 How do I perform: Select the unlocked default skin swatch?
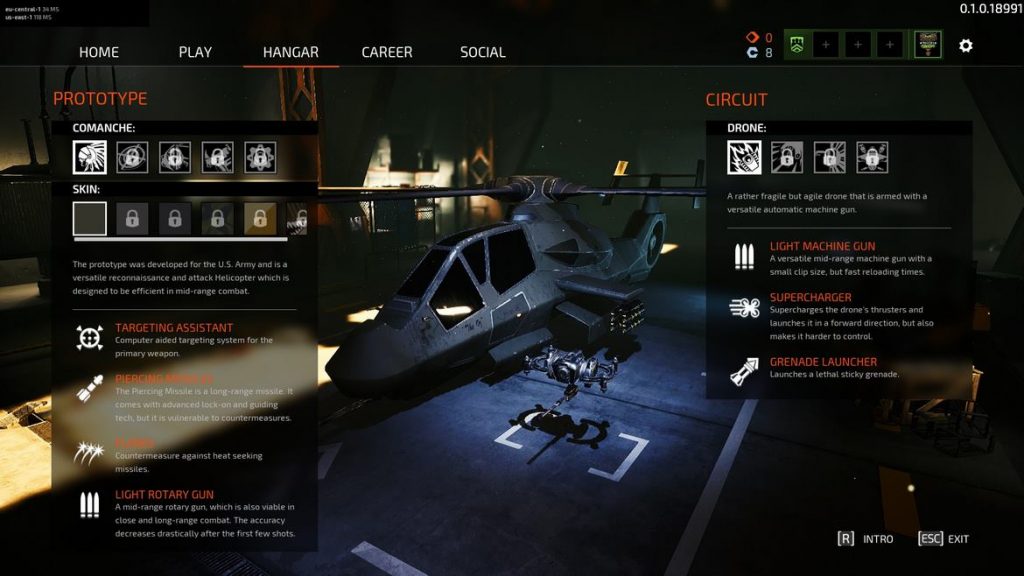click(89, 218)
